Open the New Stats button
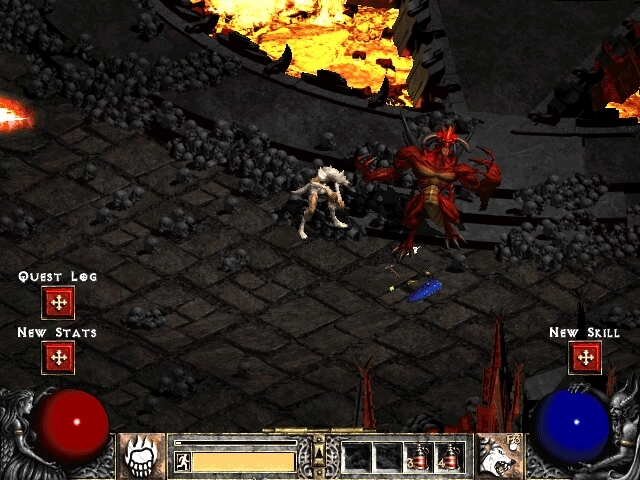 click(x=58, y=357)
